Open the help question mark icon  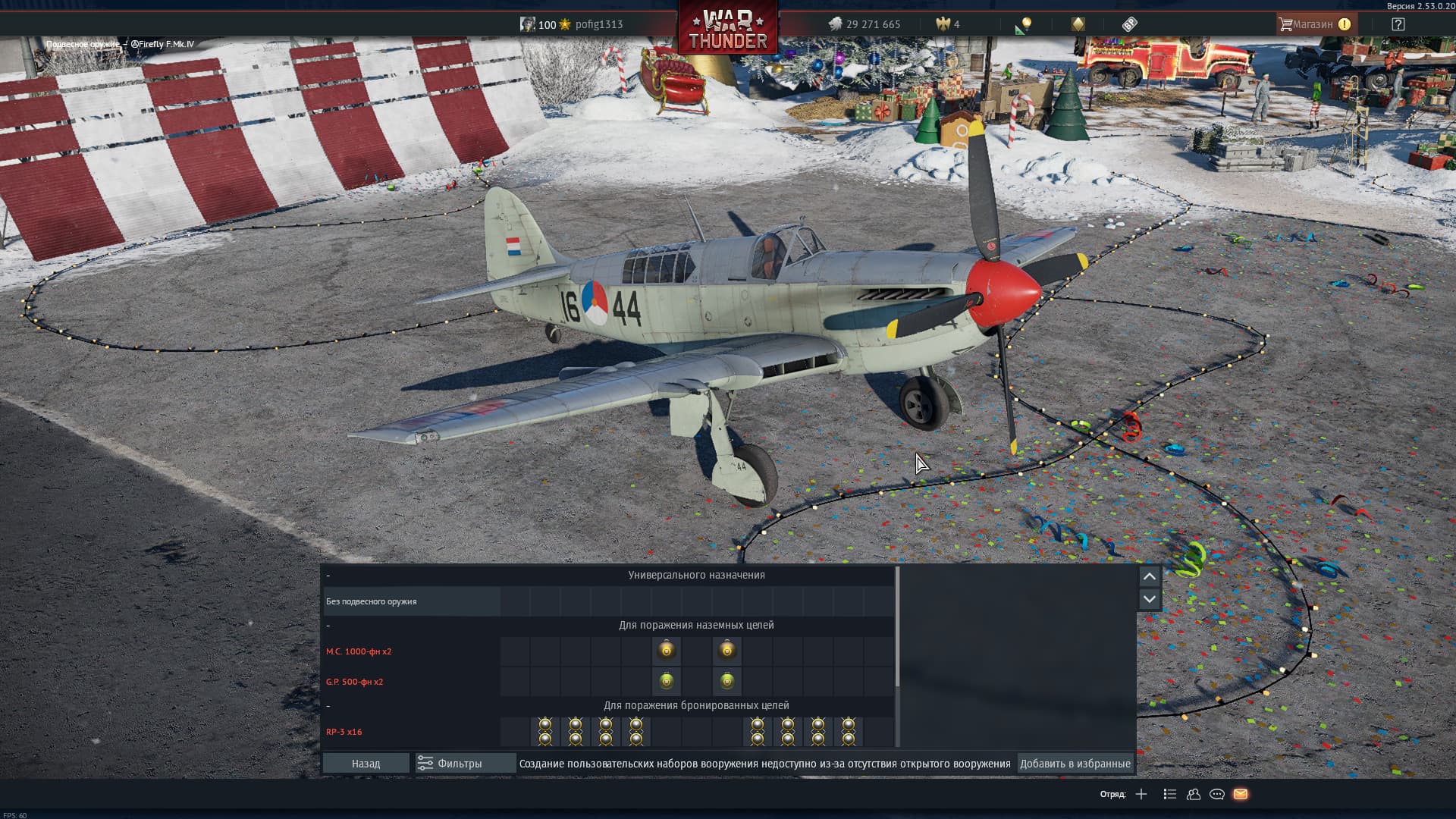click(1398, 24)
